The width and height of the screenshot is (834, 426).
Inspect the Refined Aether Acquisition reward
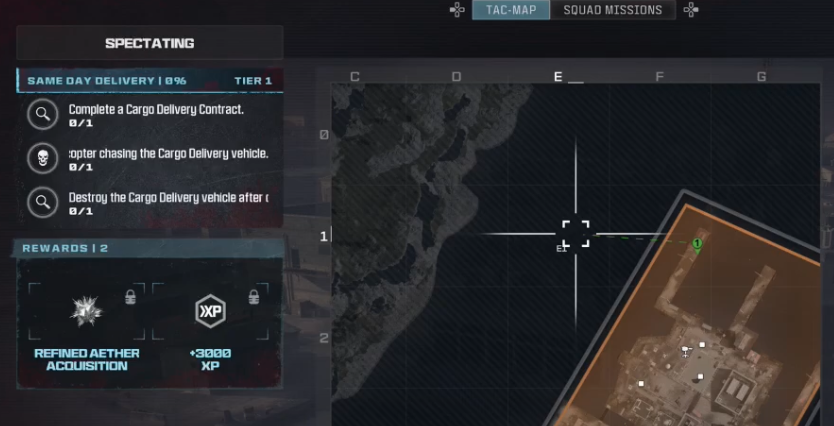pyautogui.click(x=87, y=325)
